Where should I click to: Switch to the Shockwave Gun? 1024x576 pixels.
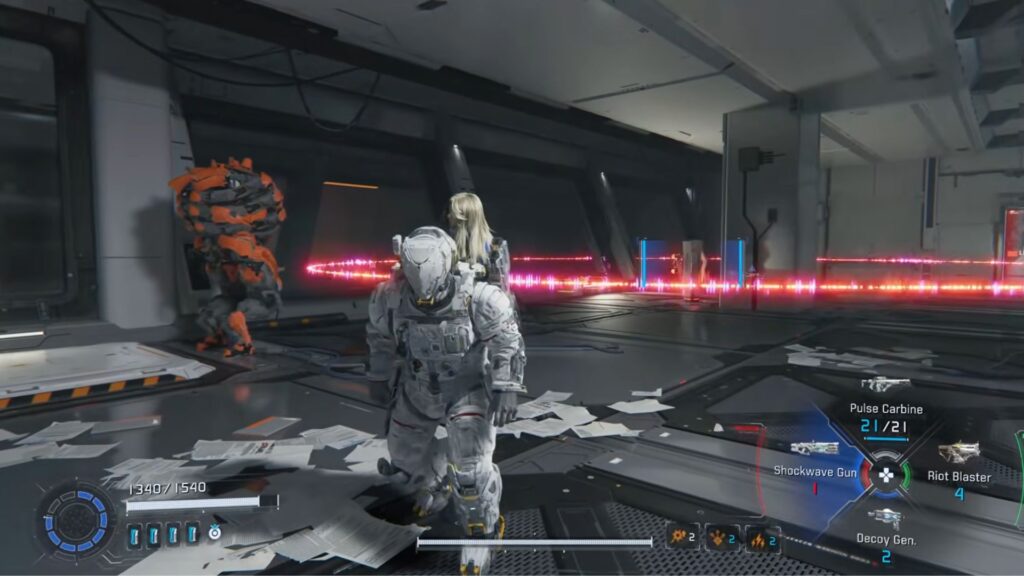click(814, 449)
